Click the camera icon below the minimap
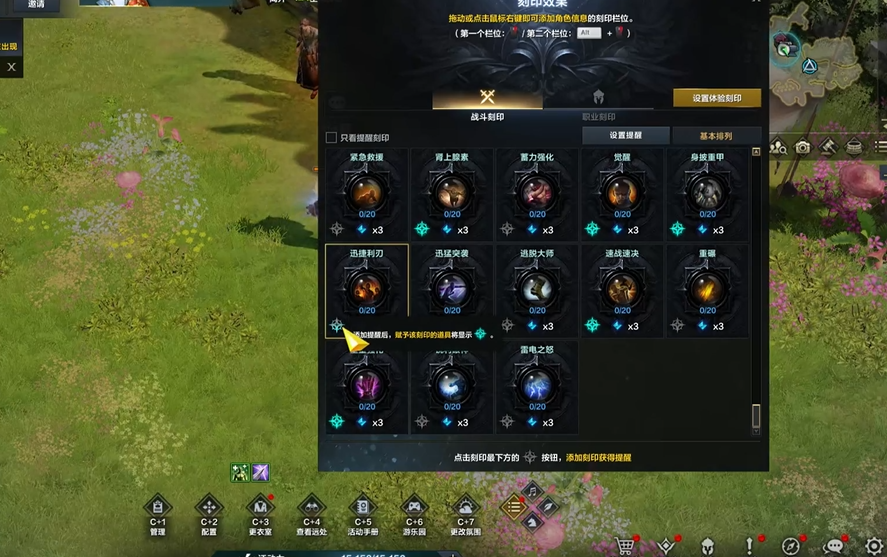Screen dimensions: 887x557 pyautogui.click(x=803, y=147)
